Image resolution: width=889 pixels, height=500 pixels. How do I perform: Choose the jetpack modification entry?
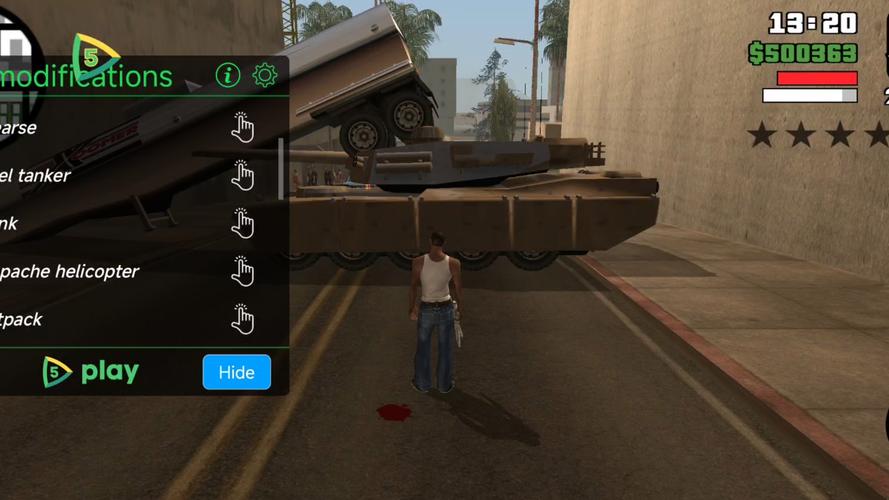pyautogui.click(x=242, y=319)
